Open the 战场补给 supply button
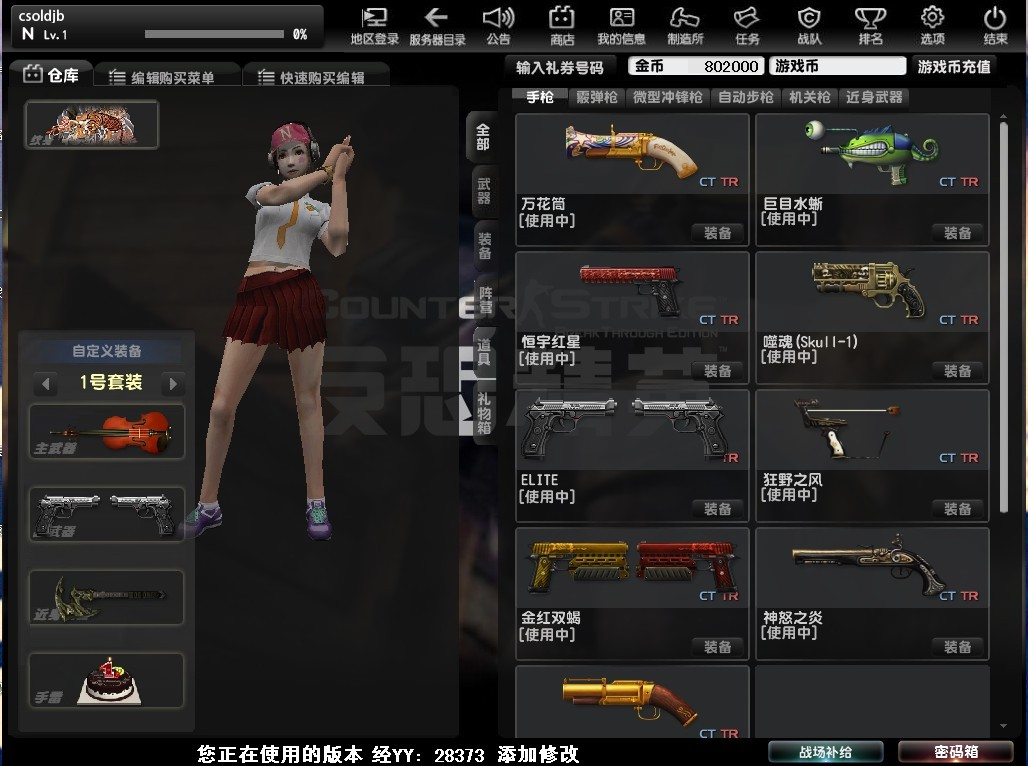This screenshot has width=1028, height=766. [825, 752]
